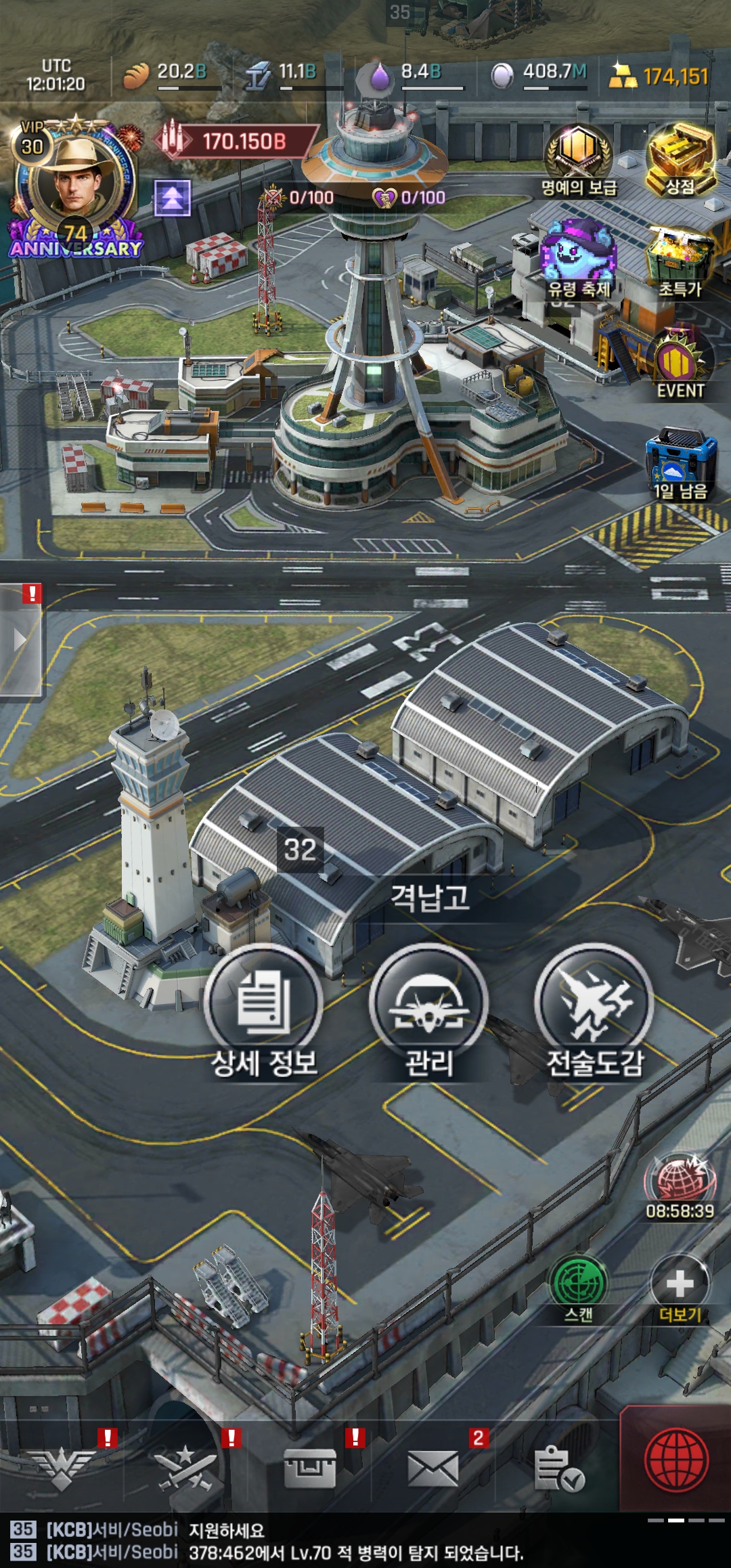Screen dimensions: 731x1568
Task: Open the blue pack with 1일 남음
Action: [x=680, y=460]
